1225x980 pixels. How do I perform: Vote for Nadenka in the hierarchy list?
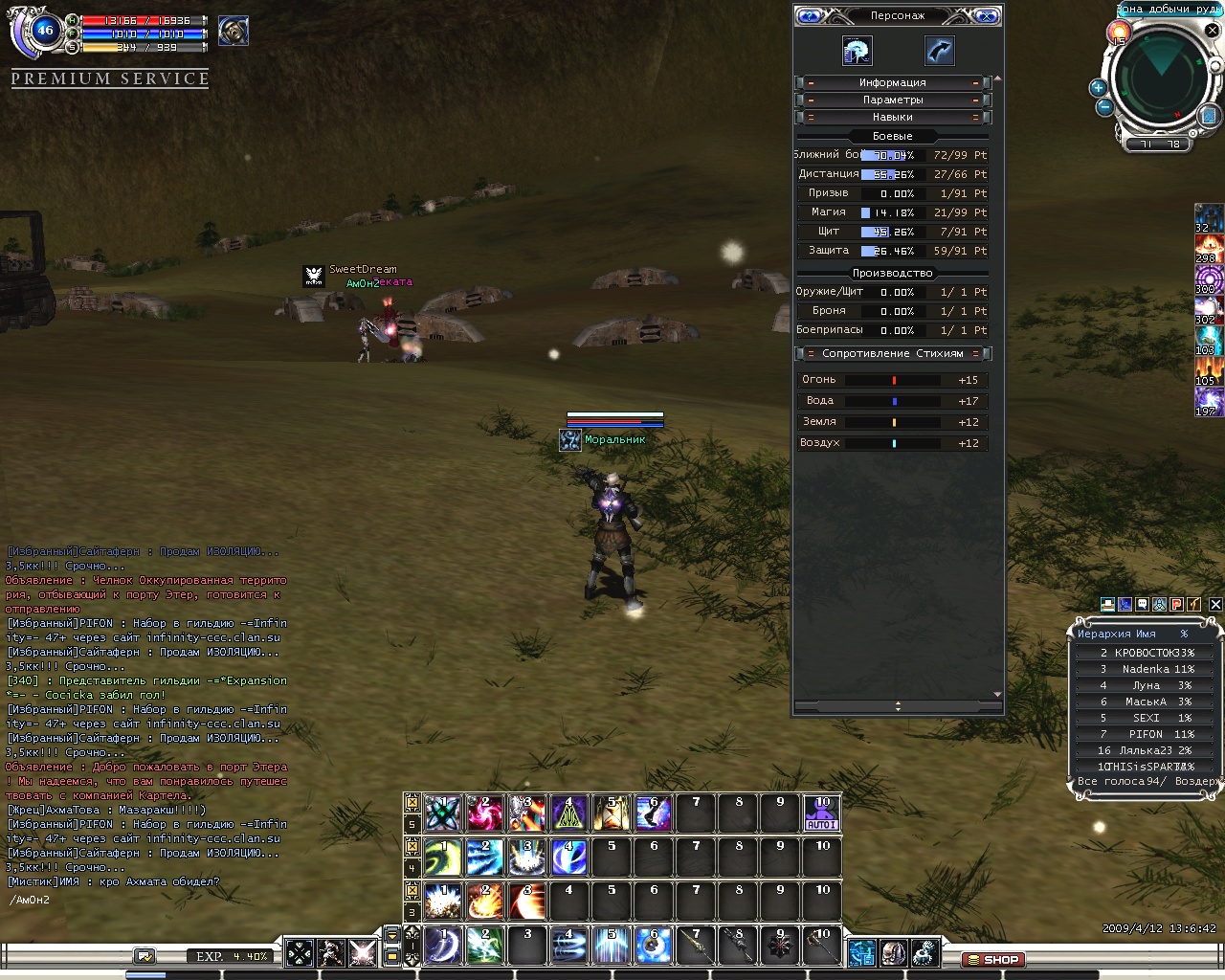tap(1145, 669)
